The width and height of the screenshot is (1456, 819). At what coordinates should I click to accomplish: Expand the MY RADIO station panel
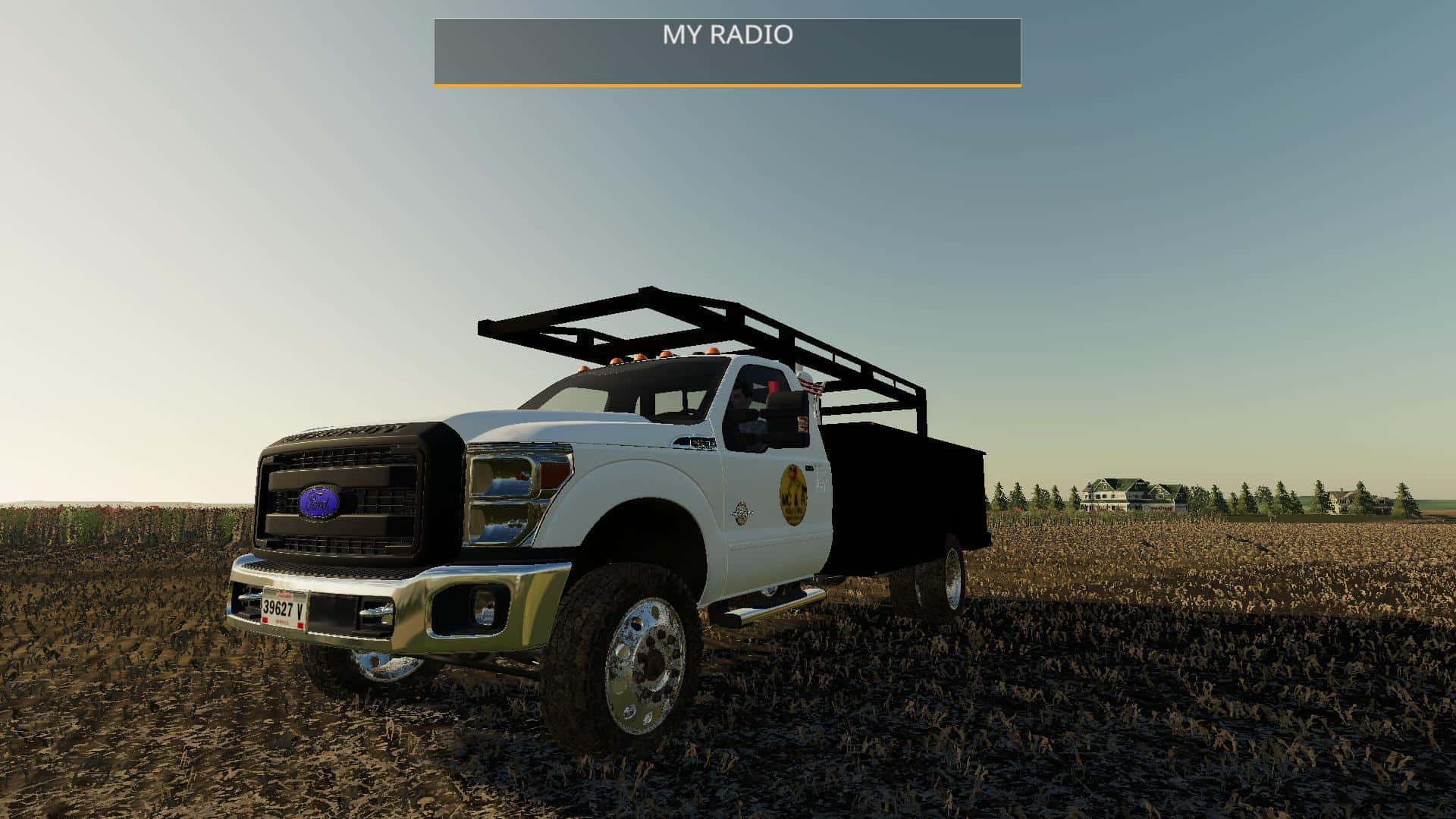tap(727, 49)
